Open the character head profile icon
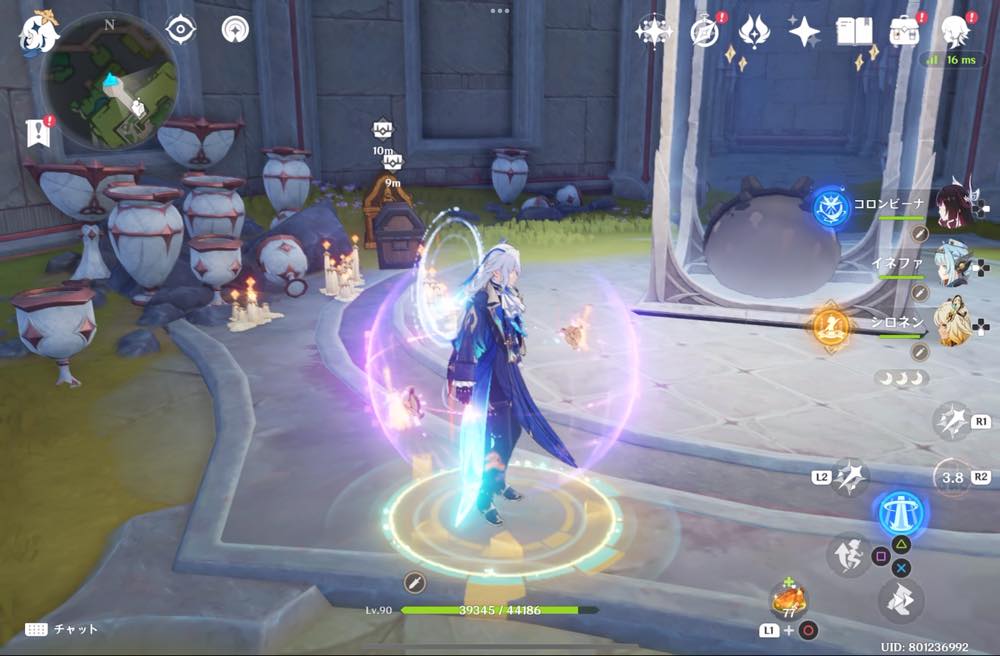This screenshot has height=656, width=1000. coord(957,31)
